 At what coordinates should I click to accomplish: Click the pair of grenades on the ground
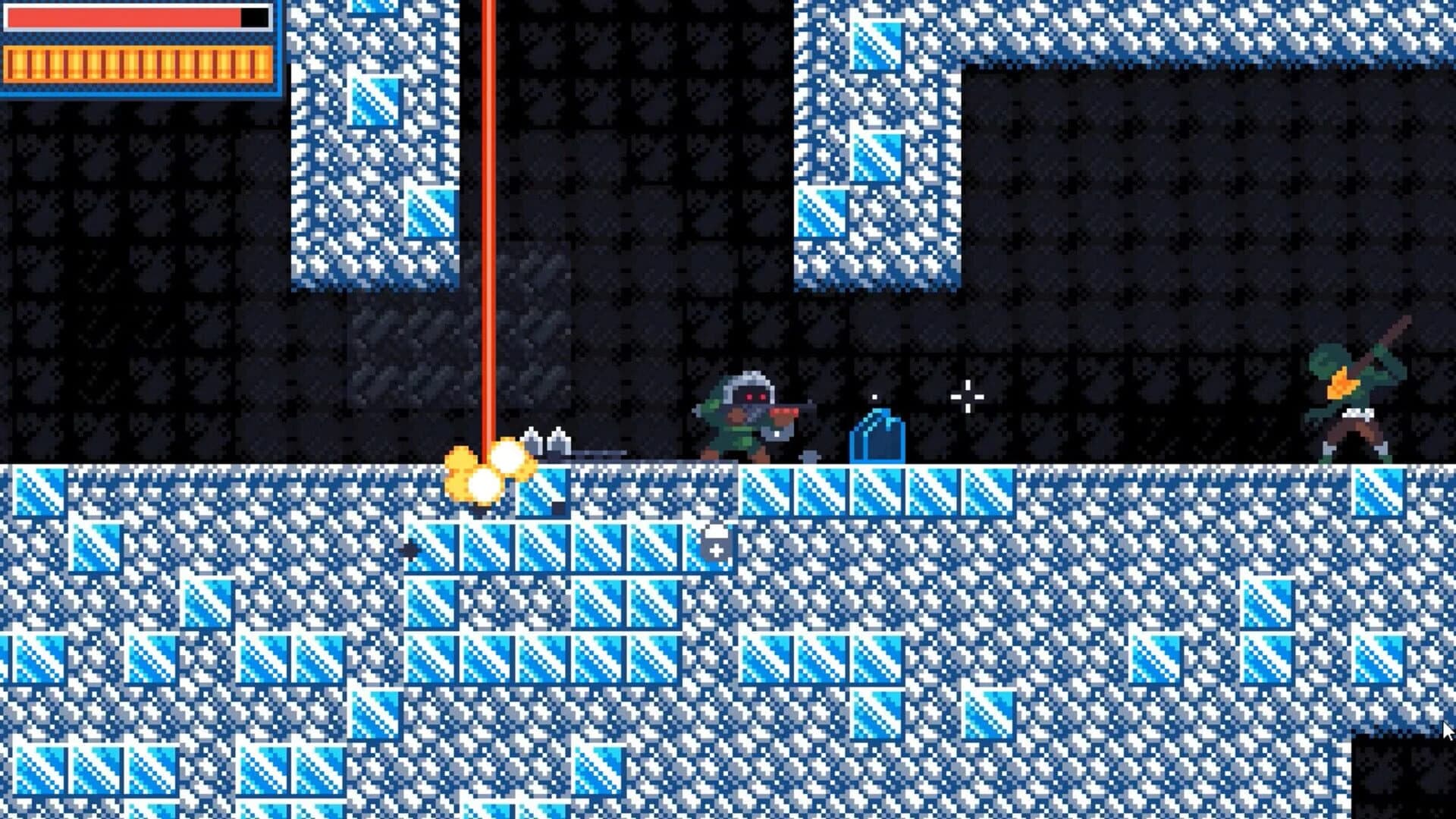pos(546,441)
